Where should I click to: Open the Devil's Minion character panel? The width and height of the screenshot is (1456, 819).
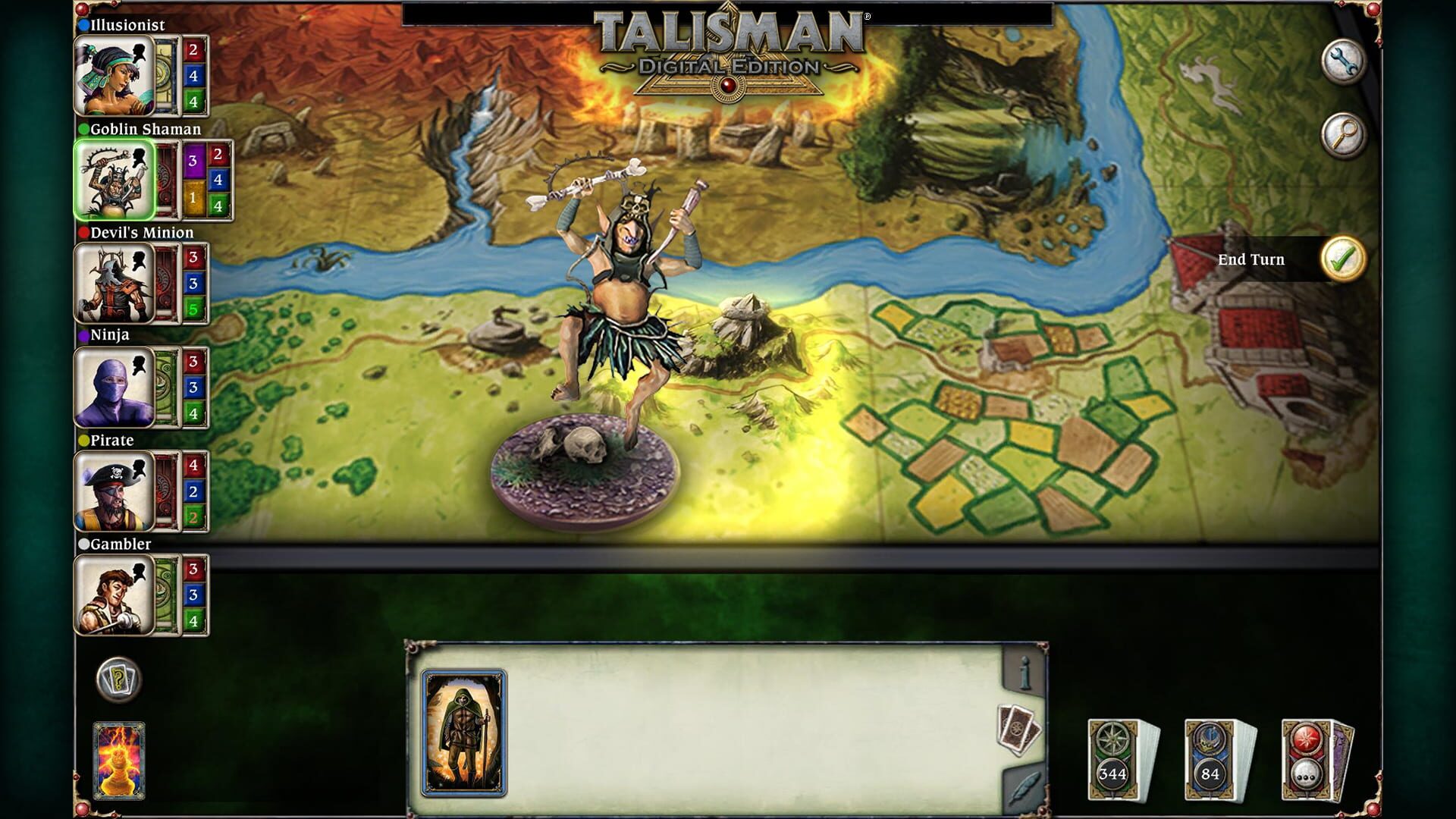[x=112, y=283]
